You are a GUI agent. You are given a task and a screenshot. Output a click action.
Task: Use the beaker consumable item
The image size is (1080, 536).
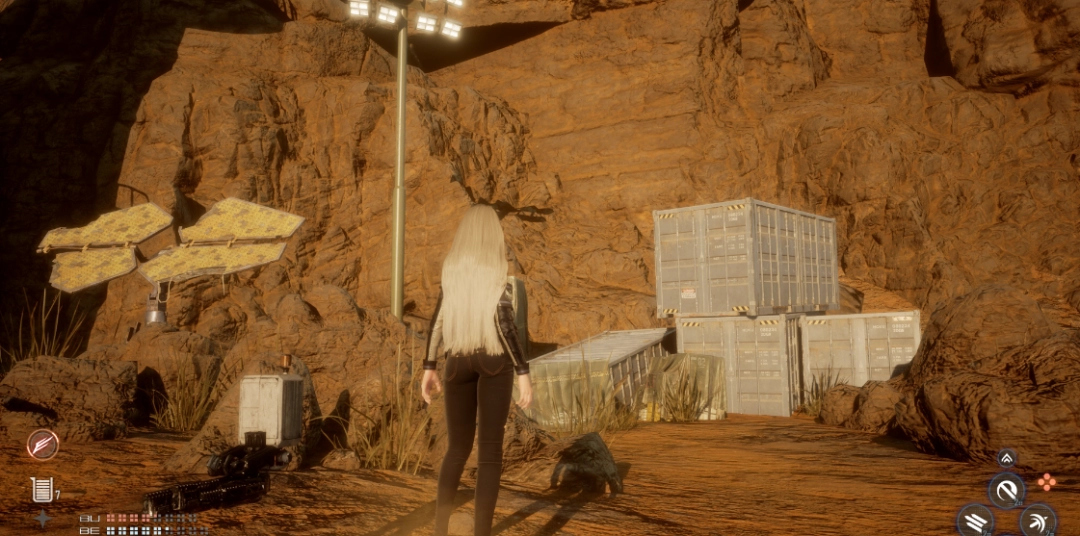[x=41, y=489]
